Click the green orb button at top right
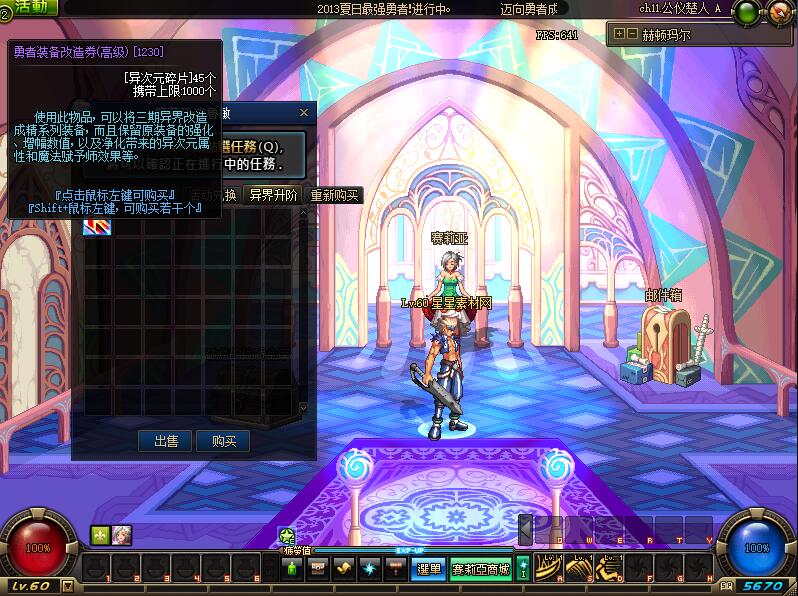 click(x=746, y=13)
